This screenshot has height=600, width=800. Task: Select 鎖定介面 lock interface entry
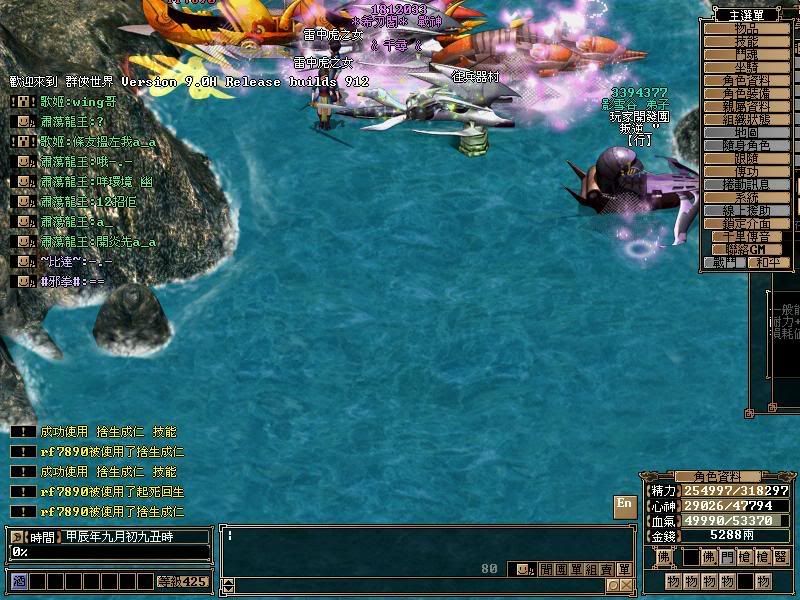(x=746, y=224)
